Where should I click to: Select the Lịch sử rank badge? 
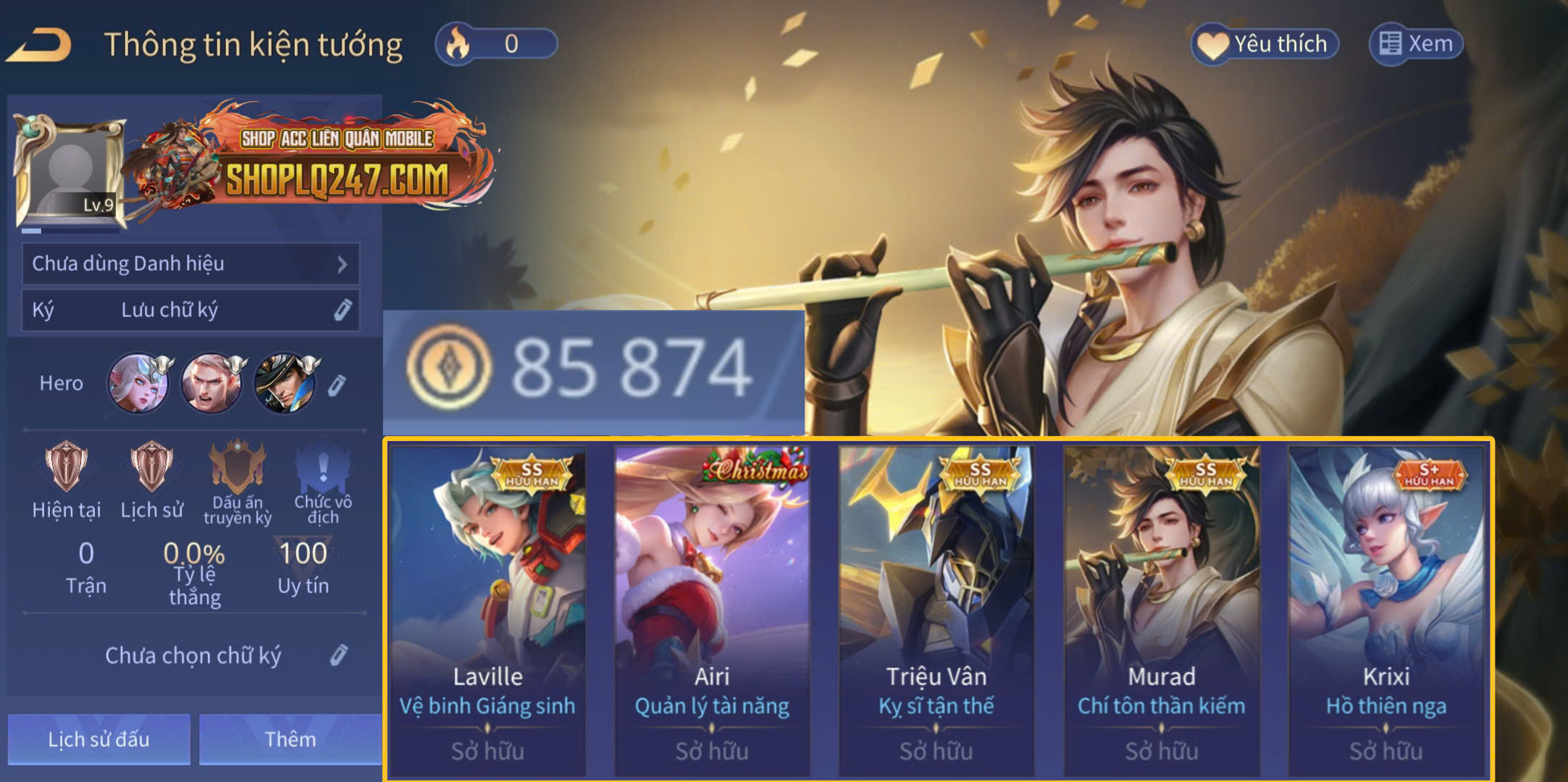[x=151, y=467]
